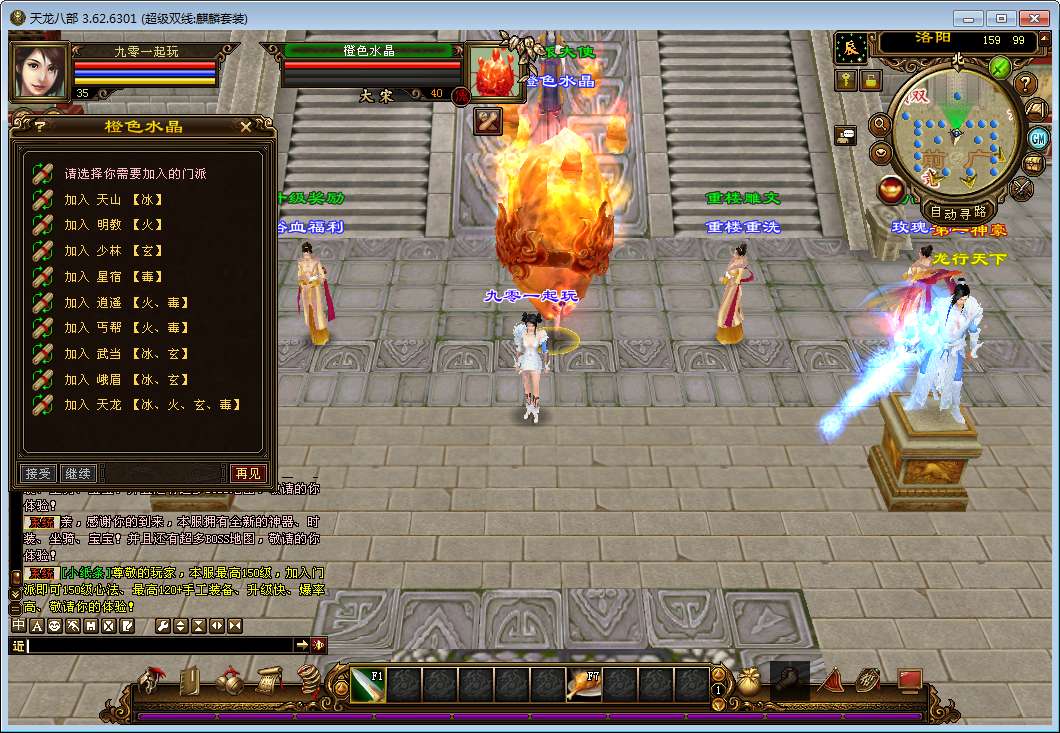The height and width of the screenshot is (733, 1060).
Task: Pick 加入 星宿 【毒】 entry
Action: click(x=114, y=277)
